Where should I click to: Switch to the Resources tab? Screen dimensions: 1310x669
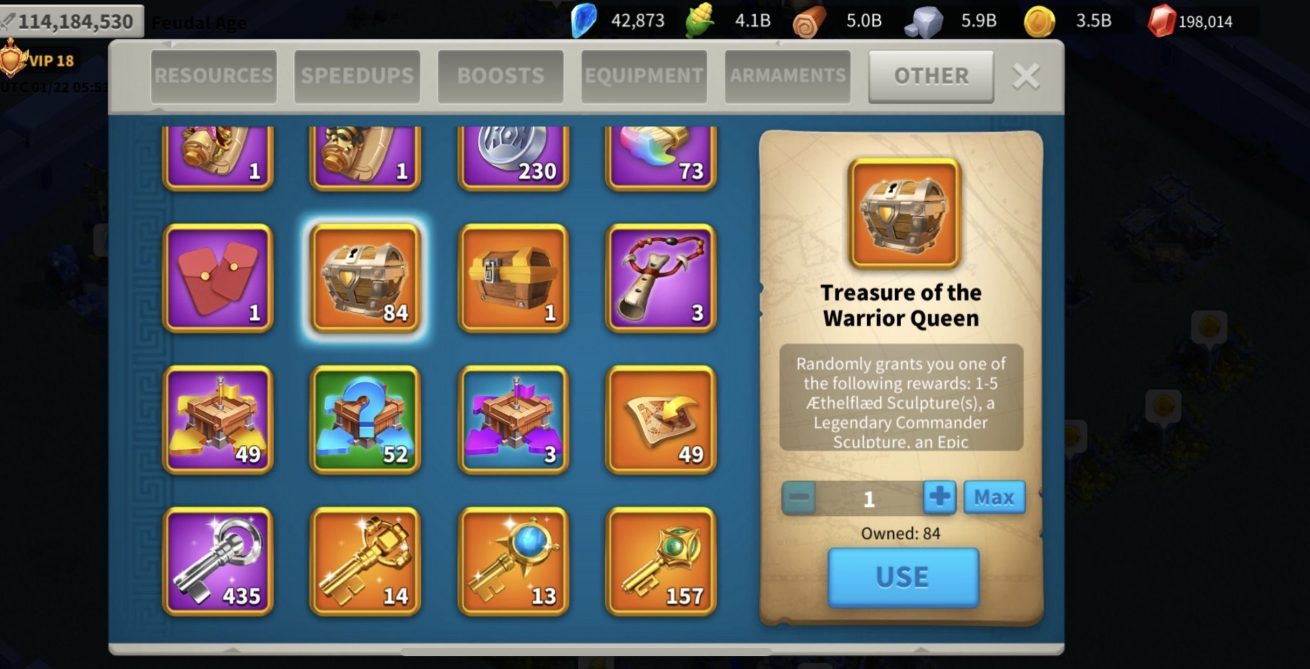click(x=213, y=76)
